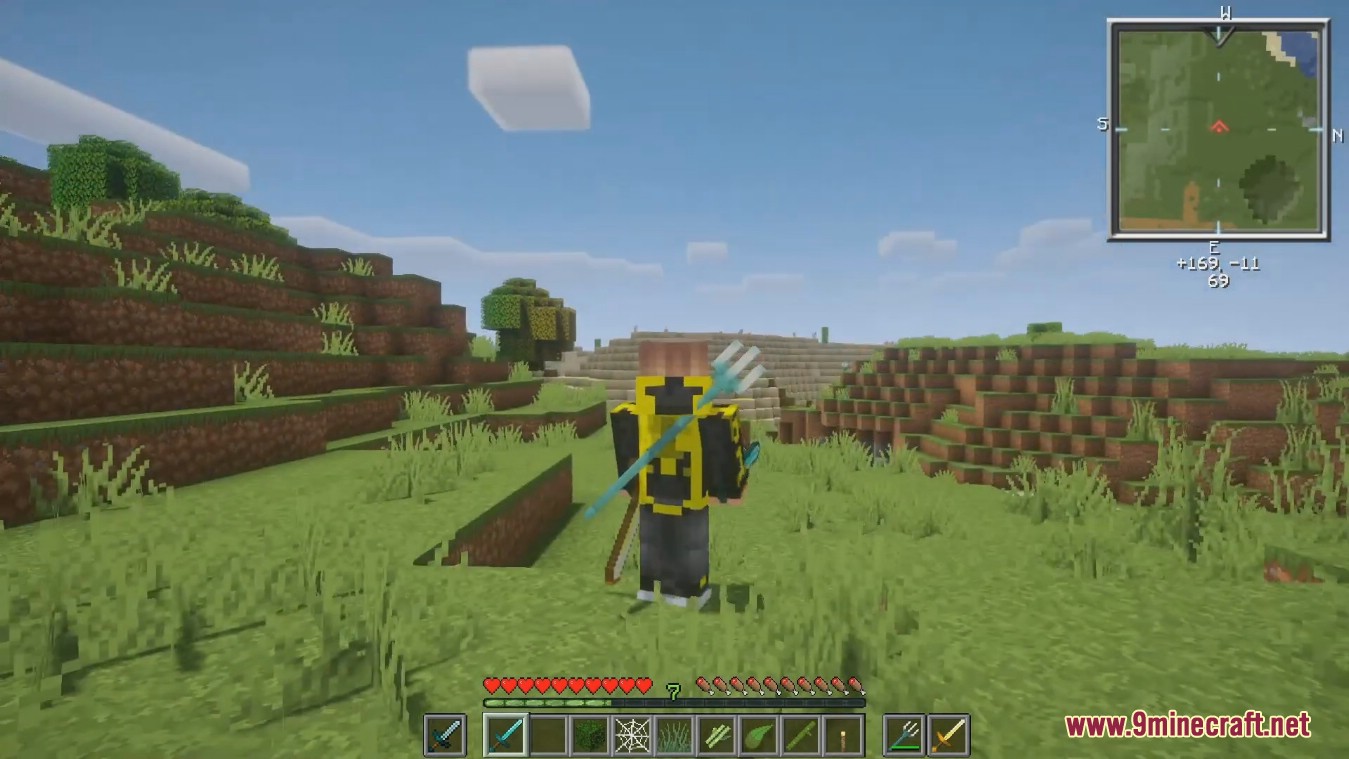Screen dimensions: 1349x759
Task: Click the trident with the green durability bar
Action: pos(902,735)
